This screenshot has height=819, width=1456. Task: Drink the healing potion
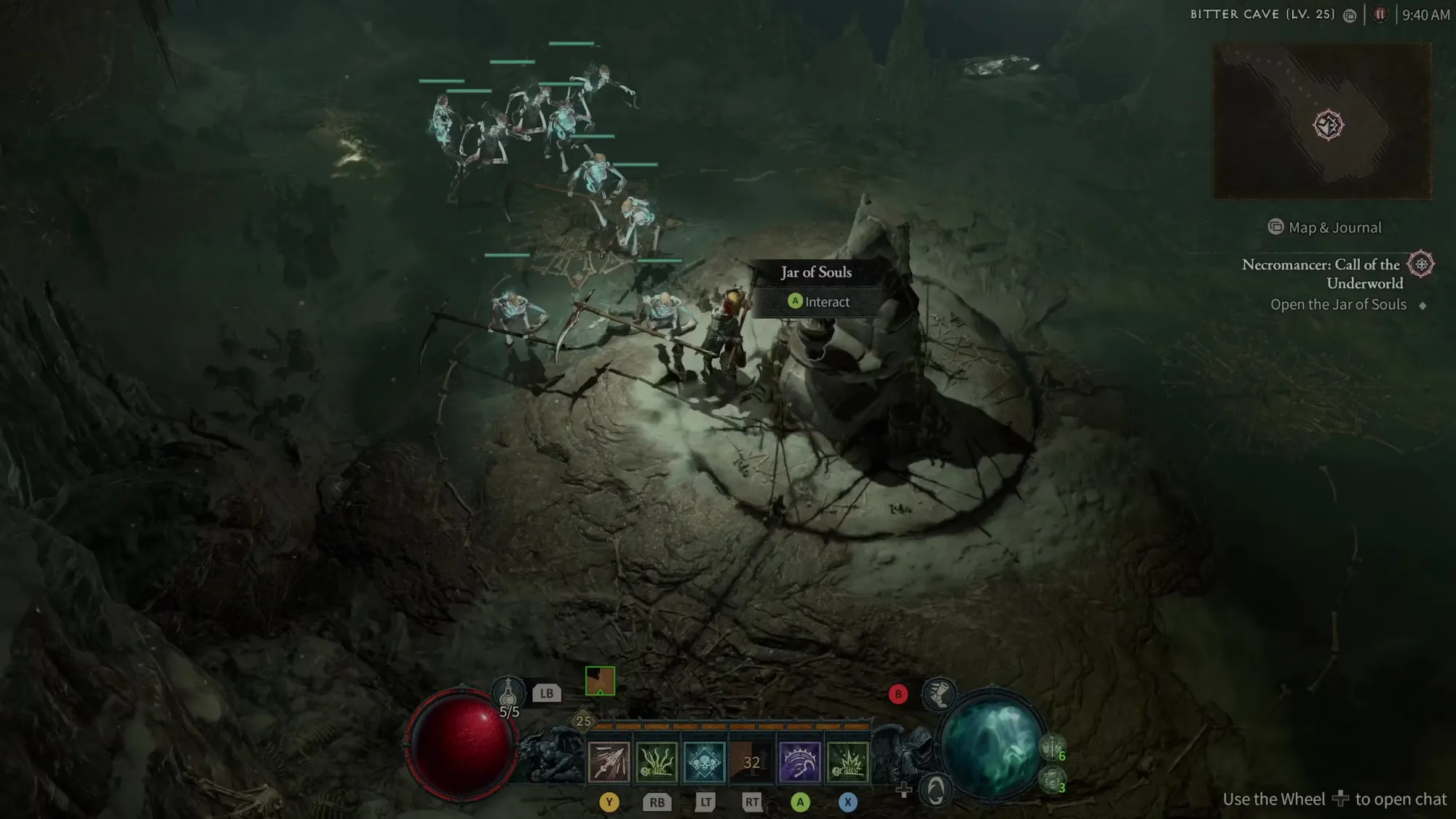[508, 693]
